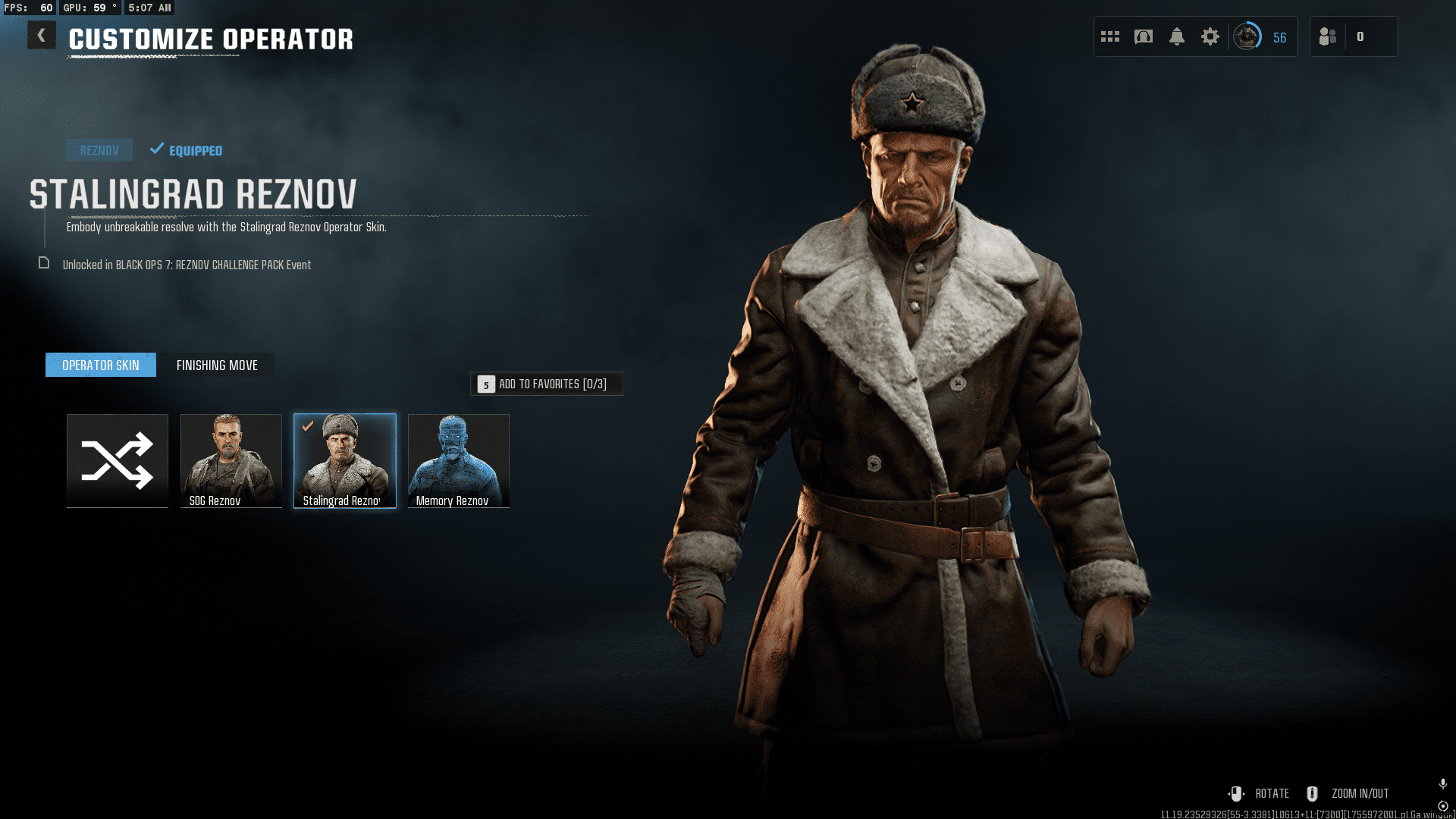Select the Operator Skin tab
Screen dimensions: 1456x819
(100, 365)
